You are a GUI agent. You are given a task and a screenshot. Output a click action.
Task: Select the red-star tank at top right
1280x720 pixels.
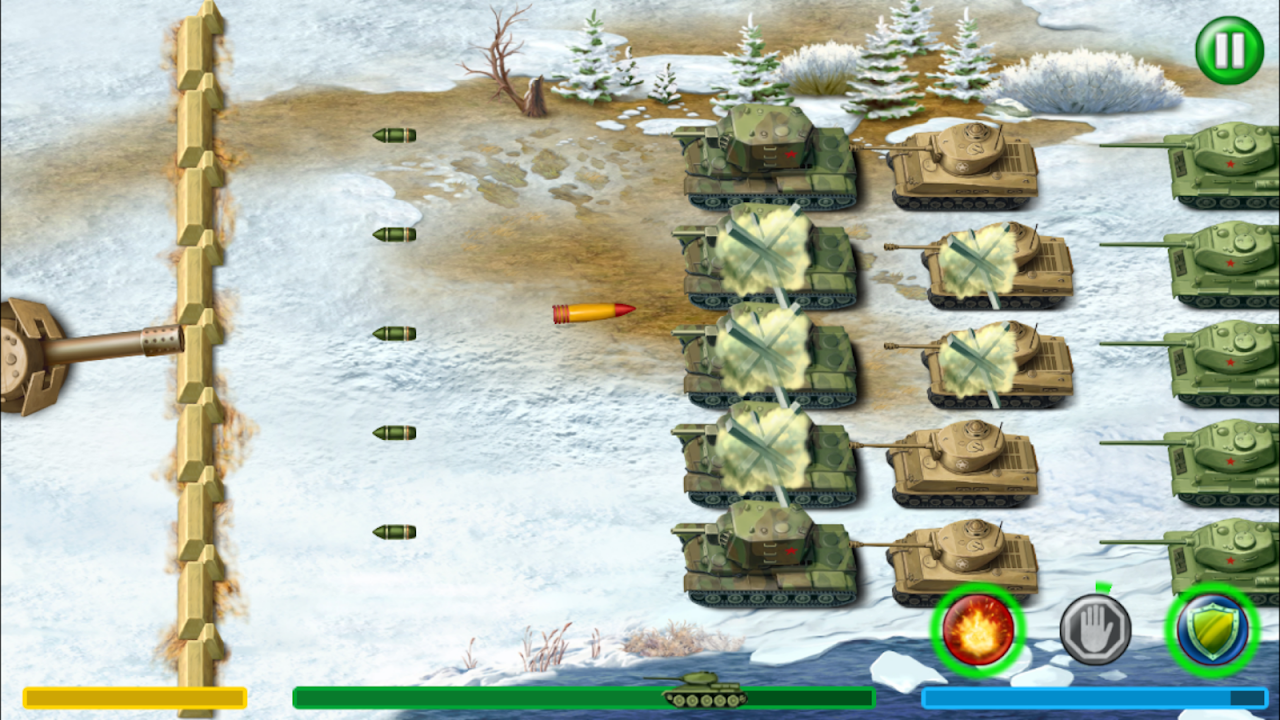click(1225, 160)
